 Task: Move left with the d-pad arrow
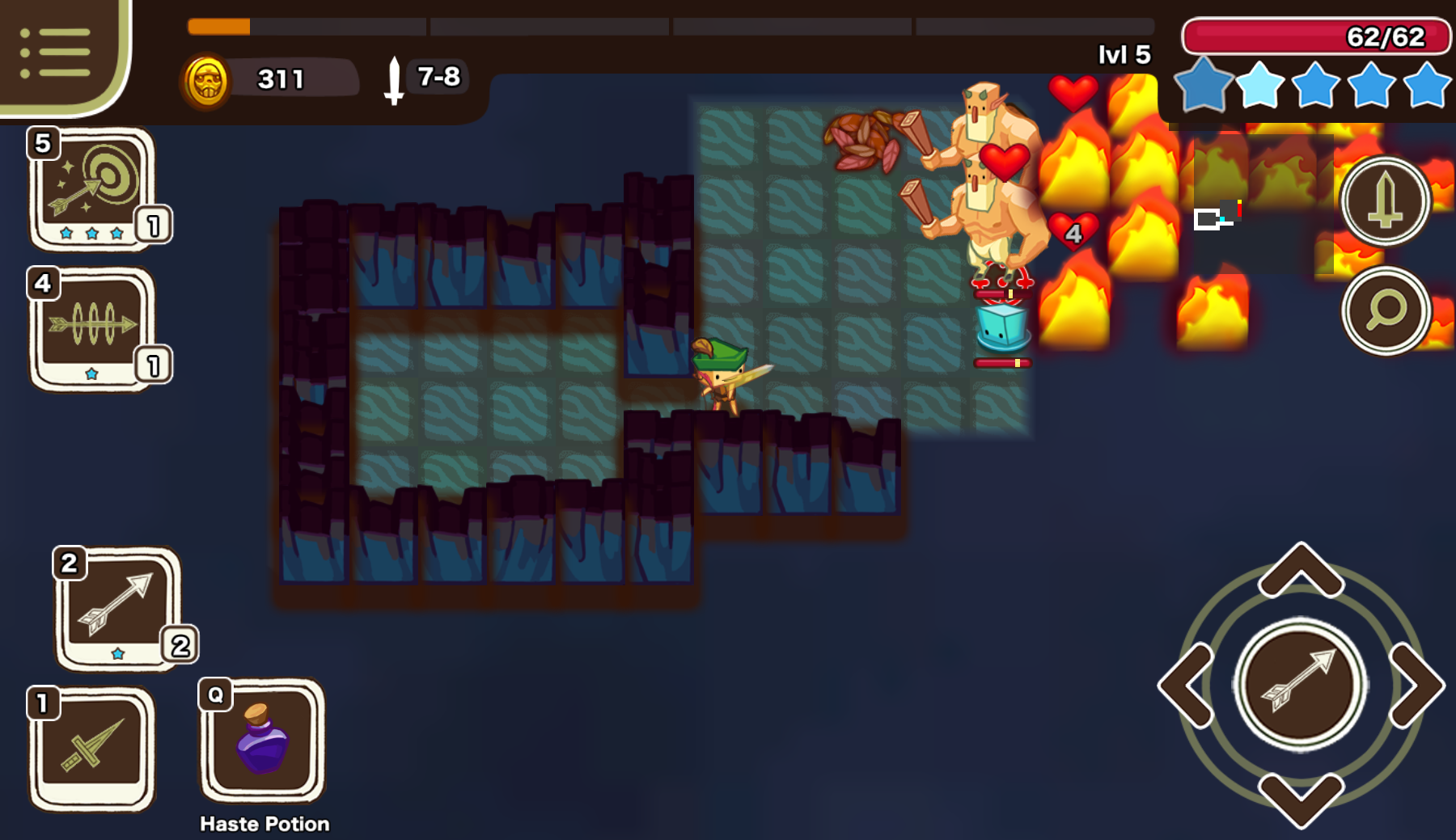(x=1187, y=685)
